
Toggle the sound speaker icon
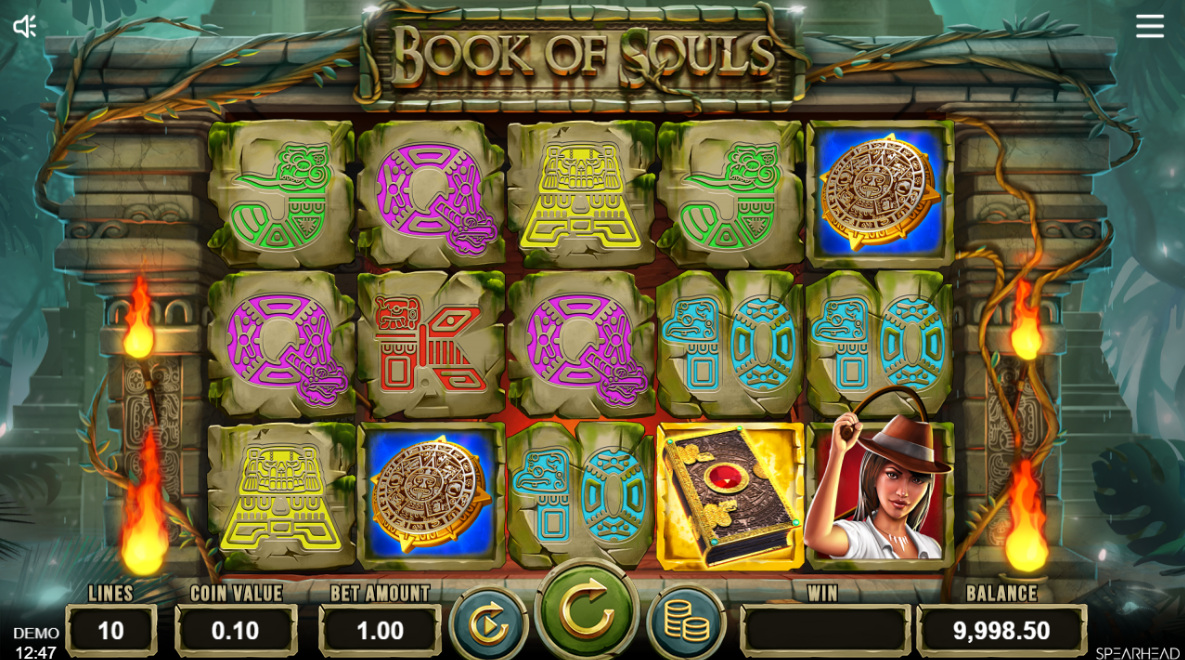(x=25, y=27)
